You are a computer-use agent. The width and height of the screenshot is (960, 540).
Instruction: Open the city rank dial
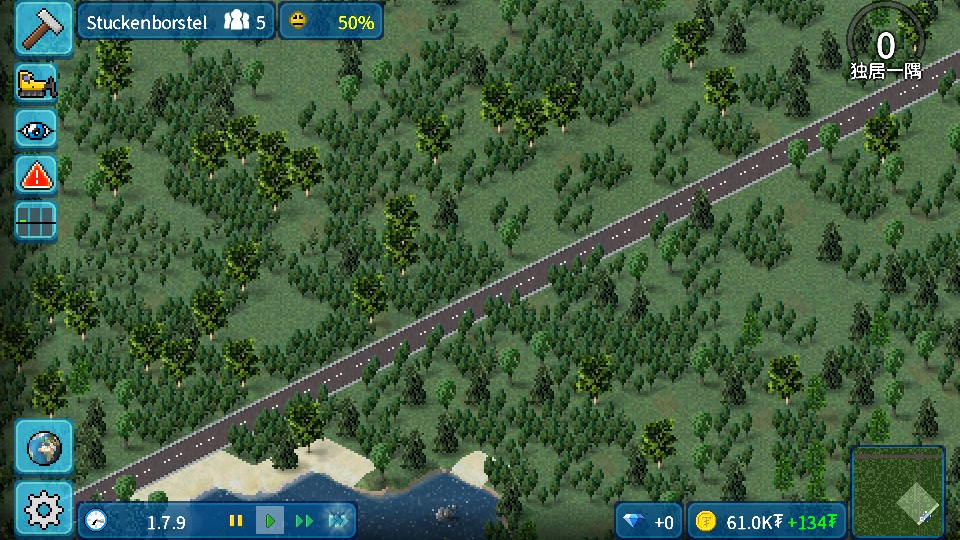(x=885, y=45)
